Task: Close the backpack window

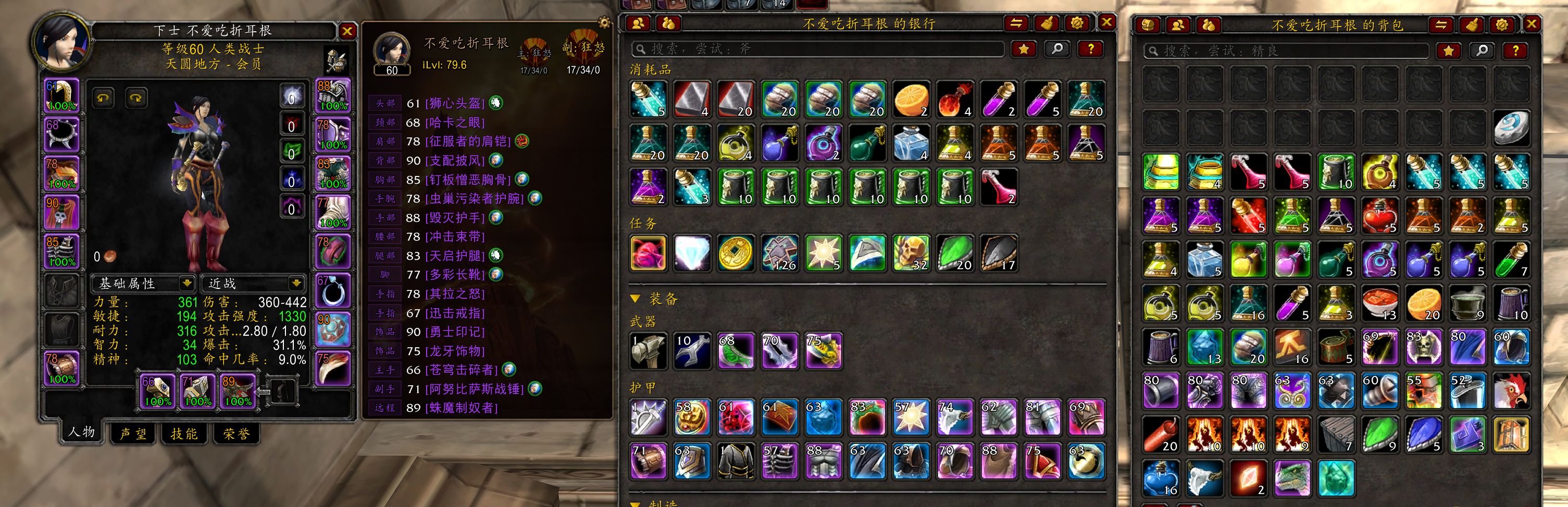Action: pos(1532,24)
